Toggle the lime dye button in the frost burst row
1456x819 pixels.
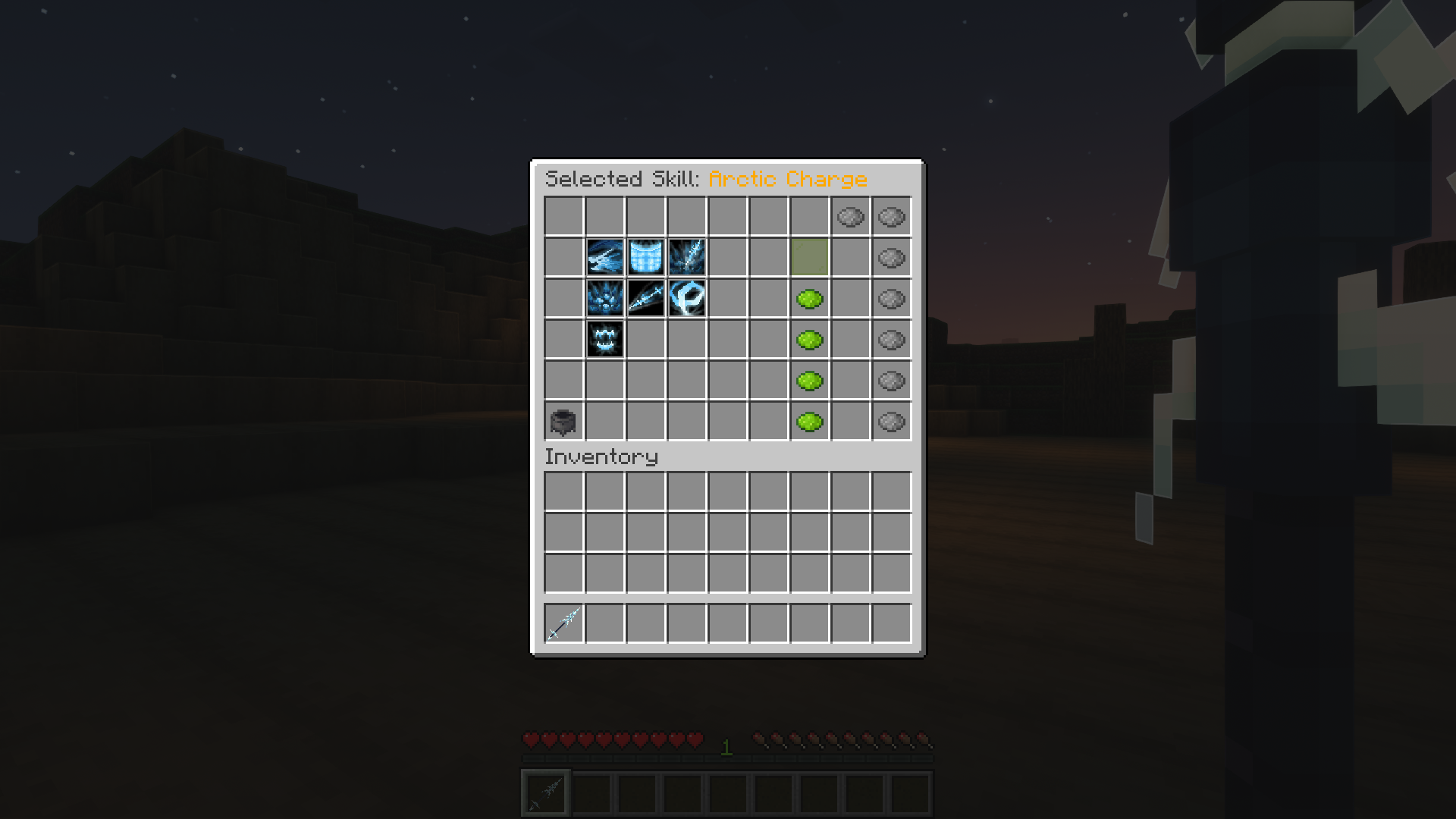tap(810, 299)
